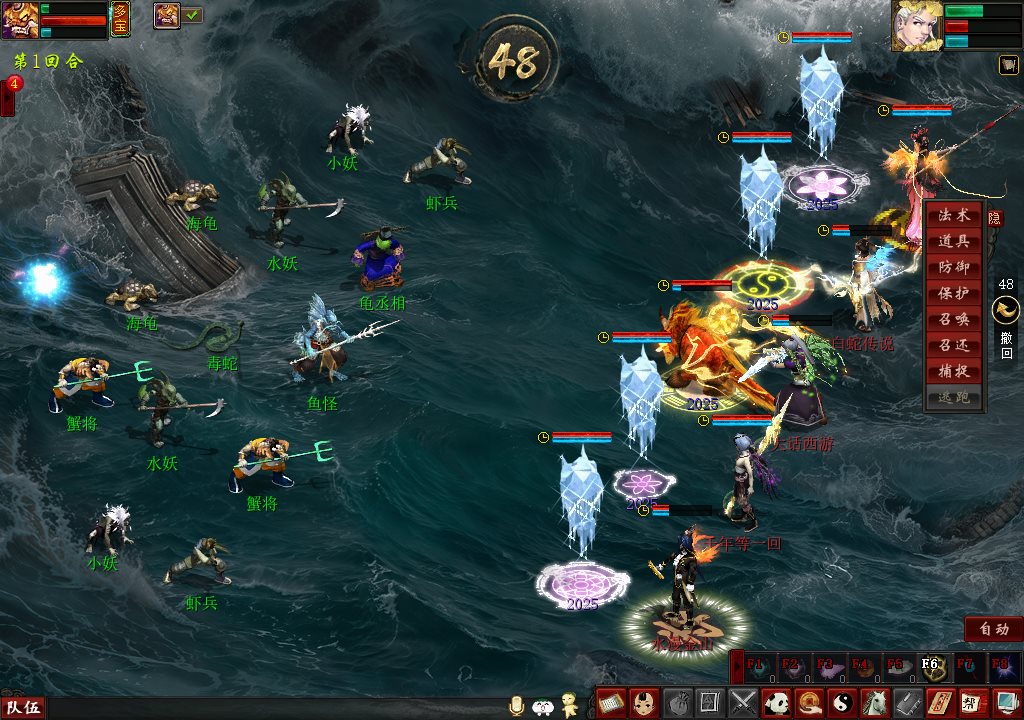The width and height of the screenshot is (1024, 720).
Task: Select the 捕捉 capture command
Action: click(953, 372)
